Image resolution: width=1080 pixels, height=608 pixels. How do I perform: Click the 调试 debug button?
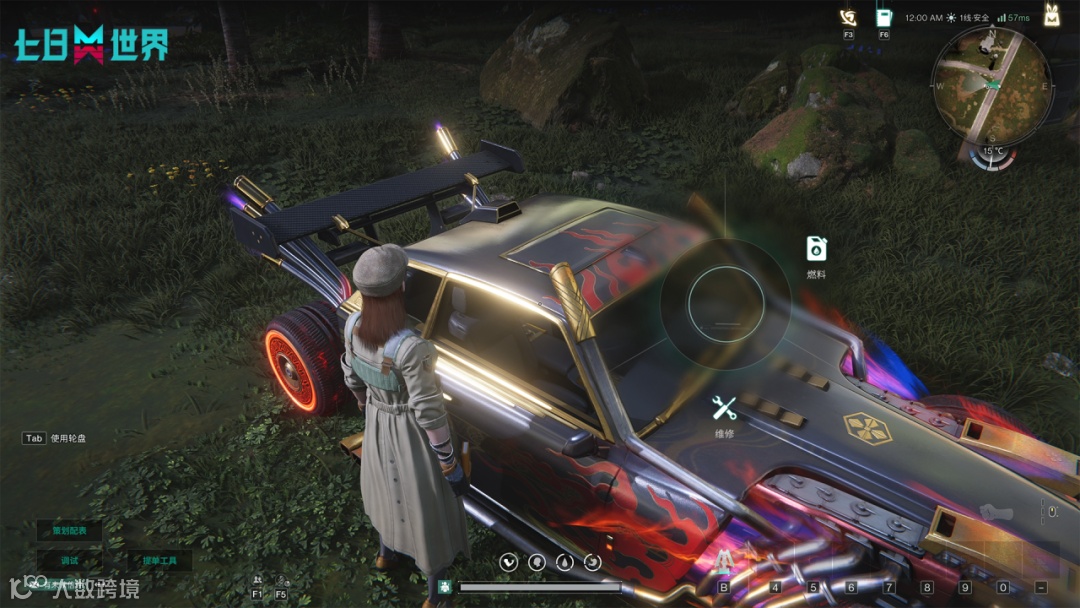[69, 560]
